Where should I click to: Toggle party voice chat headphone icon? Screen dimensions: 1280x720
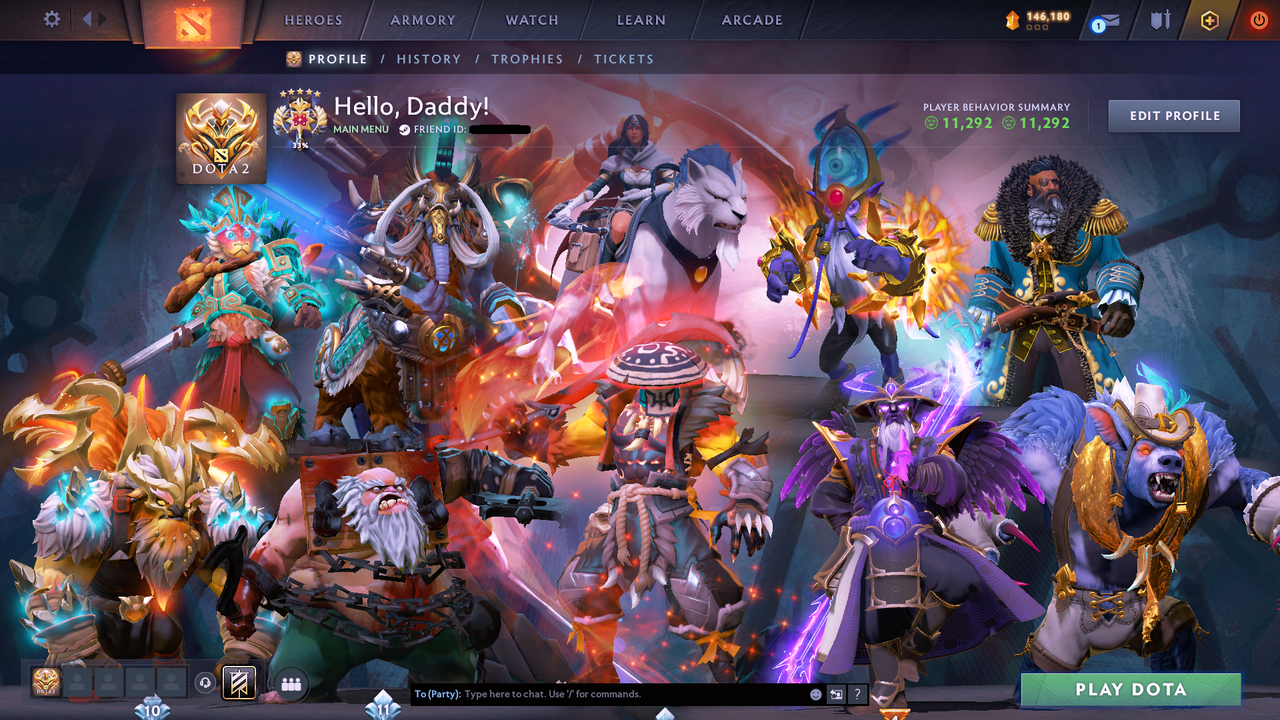tap(205, 682)
